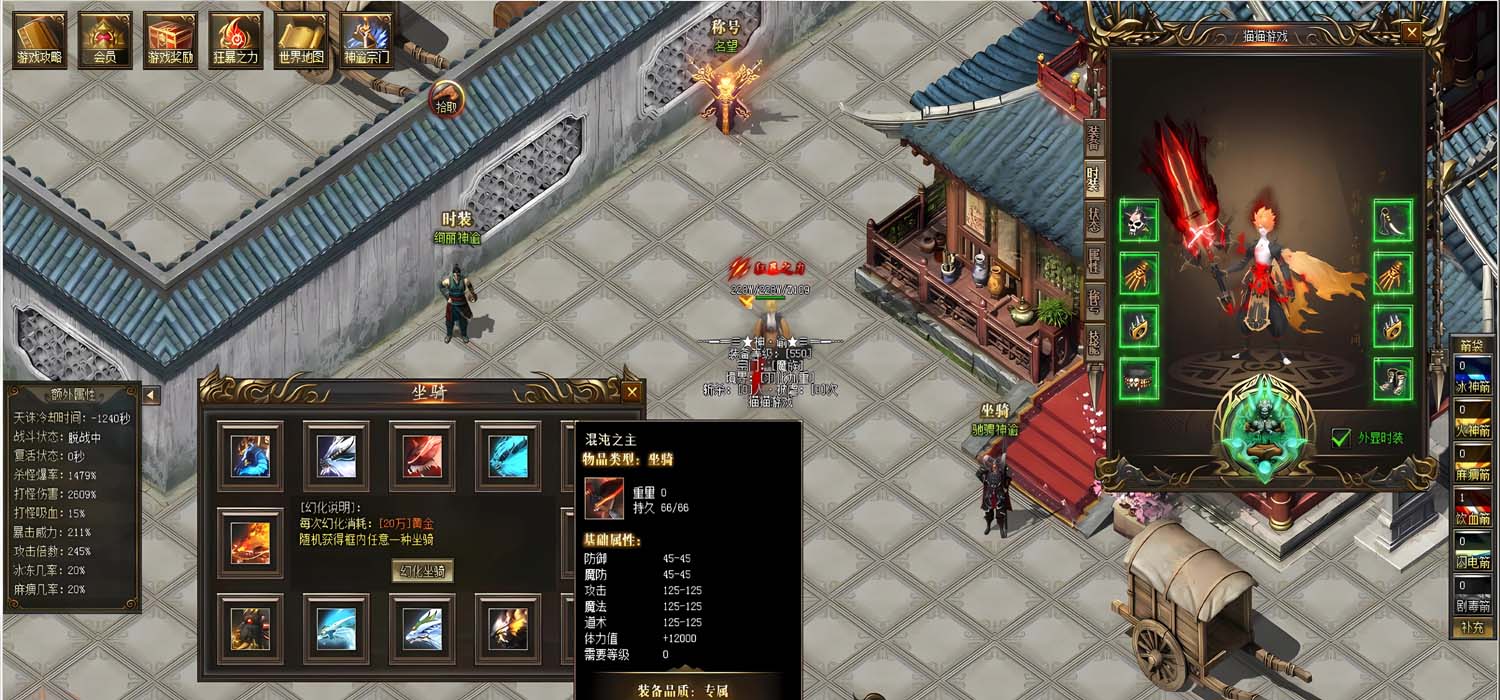Open the 游戏奖励 rewards chest
This screenshot has width=1500, height=700.
(x=170, y=40)
